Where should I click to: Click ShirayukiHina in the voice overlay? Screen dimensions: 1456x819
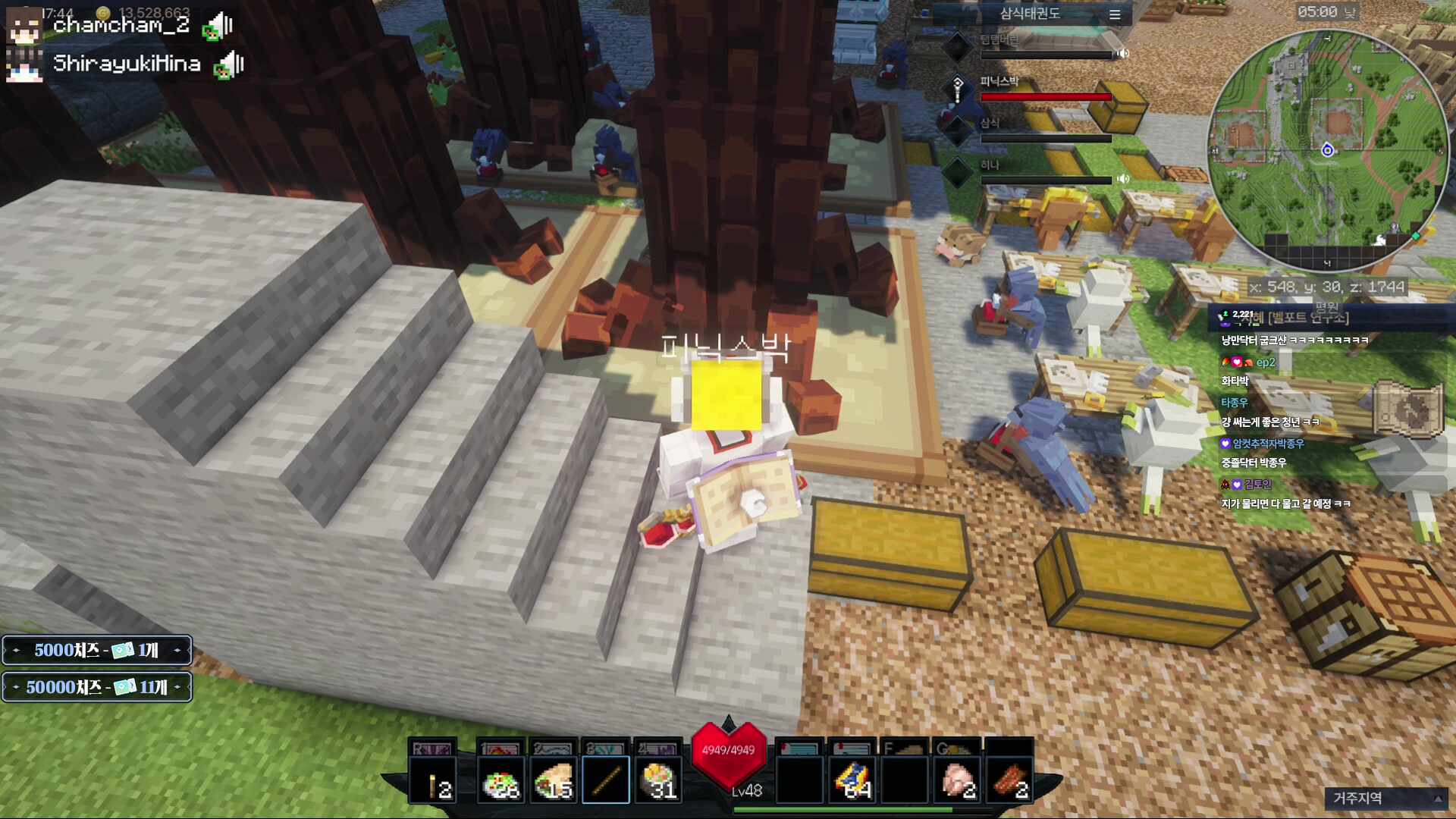coord(126,64)
